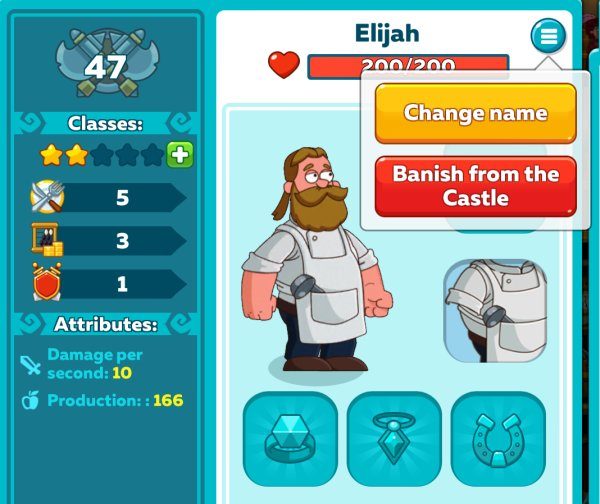Toggle the round hamburger menu button

click(547, 37)
